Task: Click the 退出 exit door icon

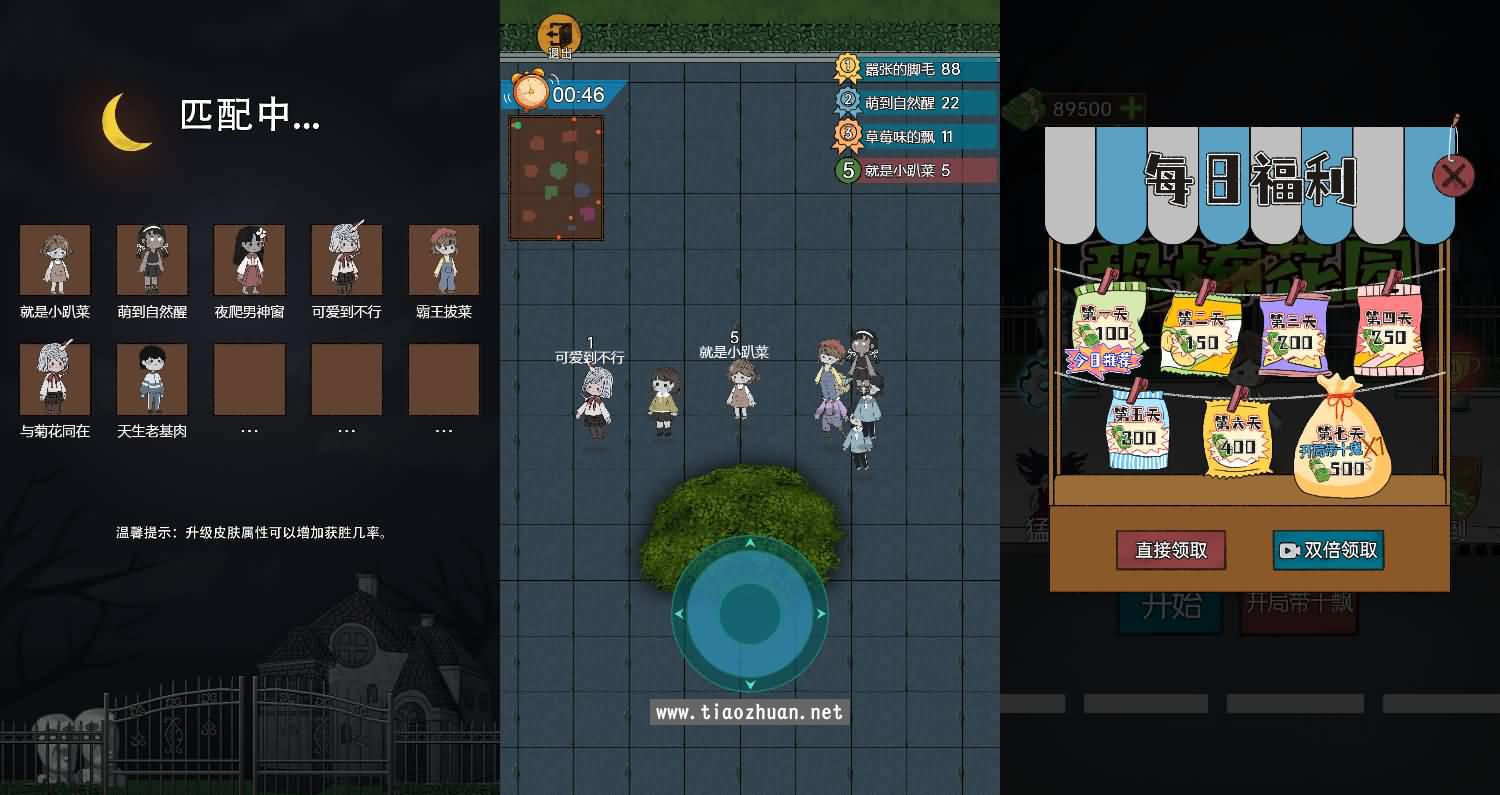Action: tap(560, 34)
